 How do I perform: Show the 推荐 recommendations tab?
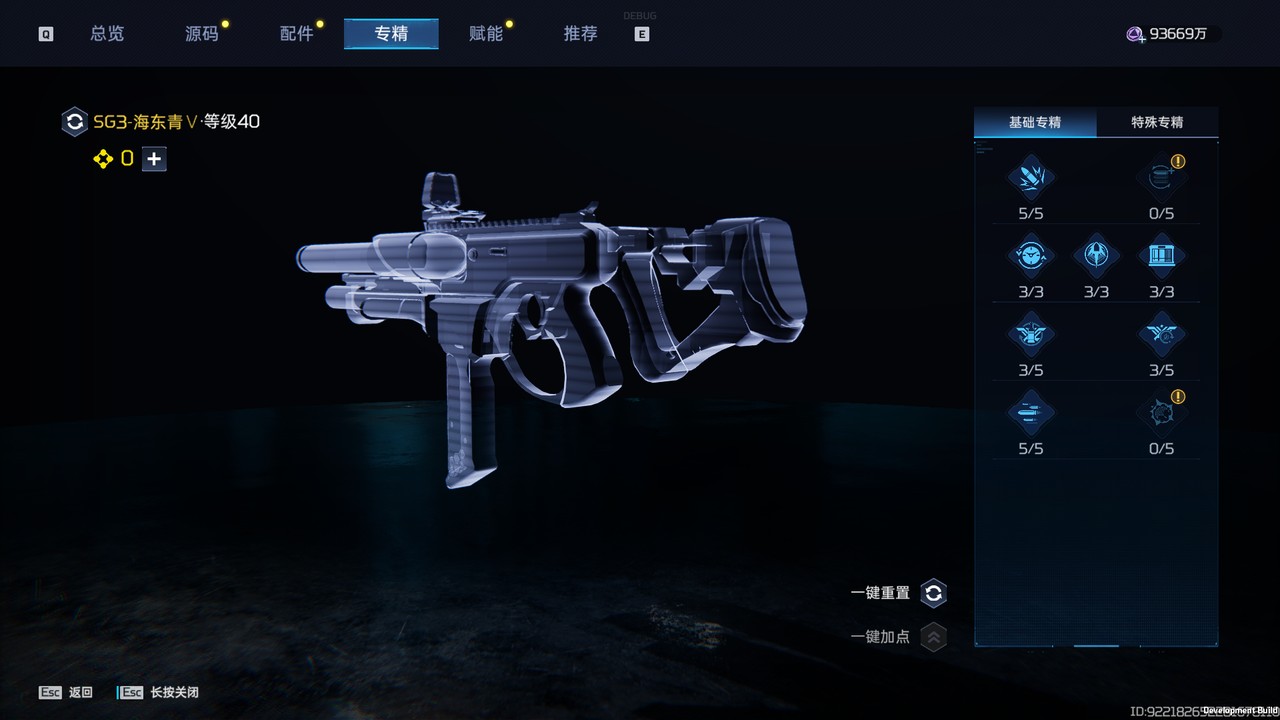[x=581, y=34]
